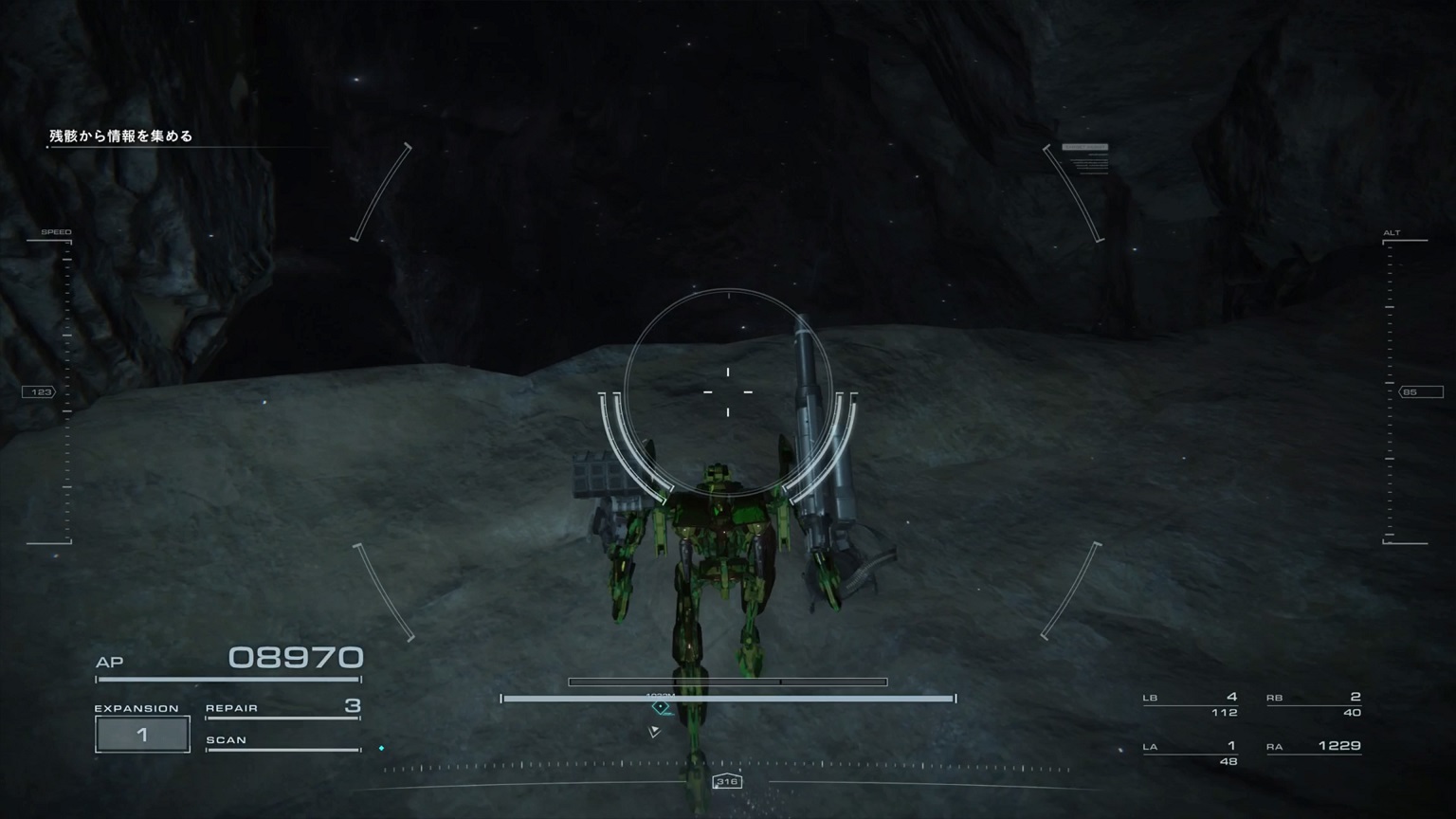Choose the RA right-arm weapon slot
Image resolution: width=1456 pixels, height=819 pixels.
point(1314,747)
